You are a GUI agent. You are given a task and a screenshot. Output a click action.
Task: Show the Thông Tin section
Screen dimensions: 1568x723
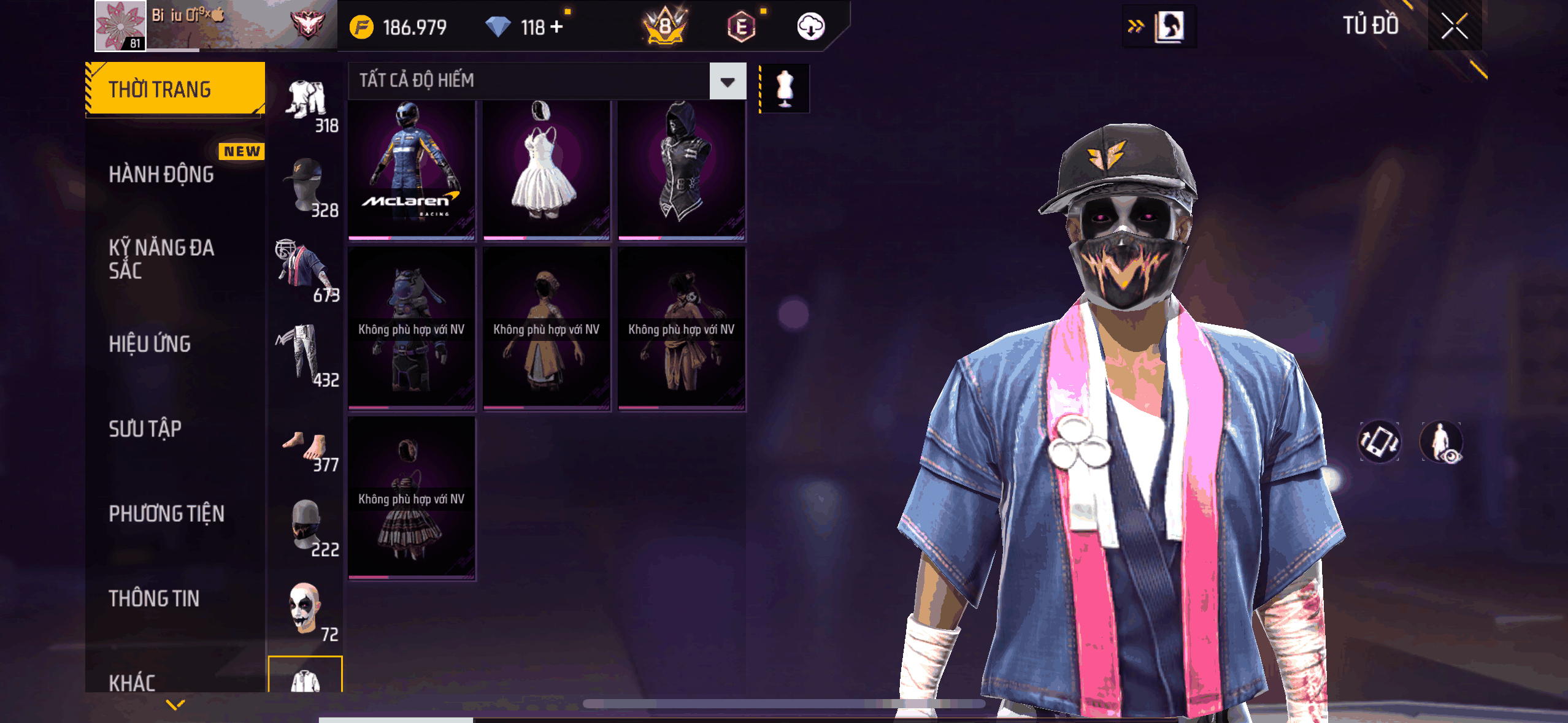[154, 599]
